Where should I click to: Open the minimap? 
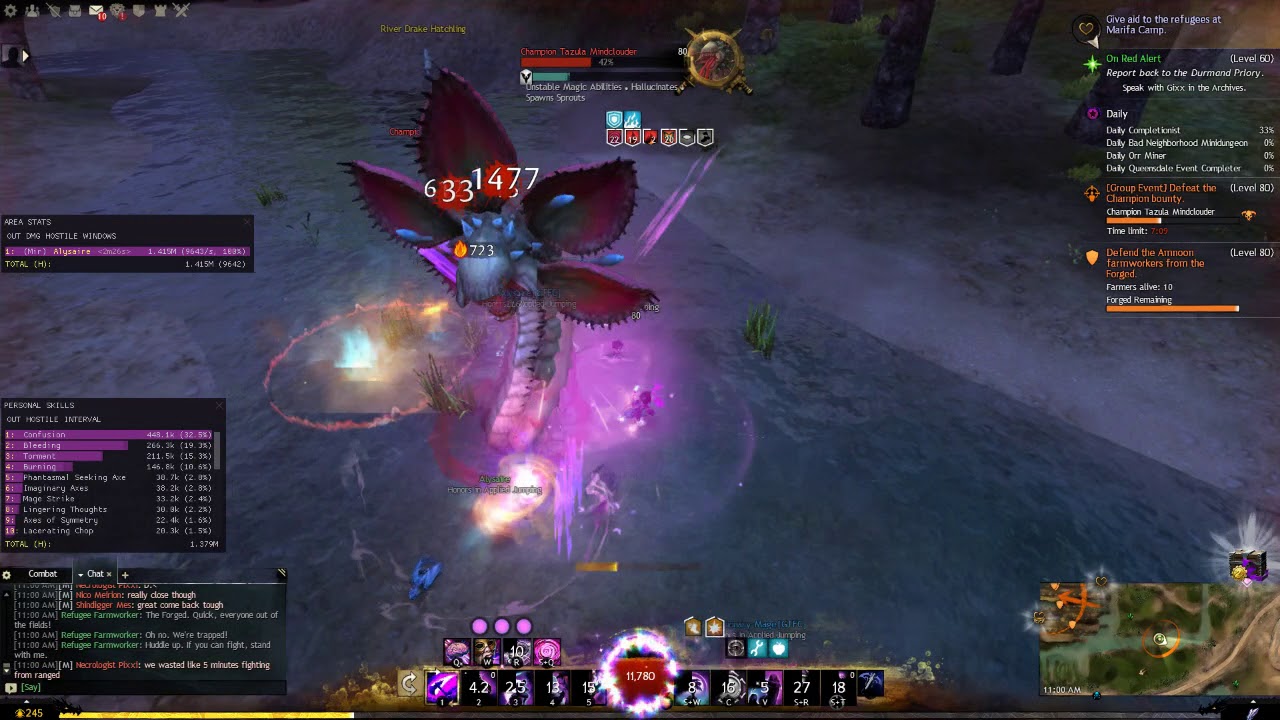[x=1158, y=638]
